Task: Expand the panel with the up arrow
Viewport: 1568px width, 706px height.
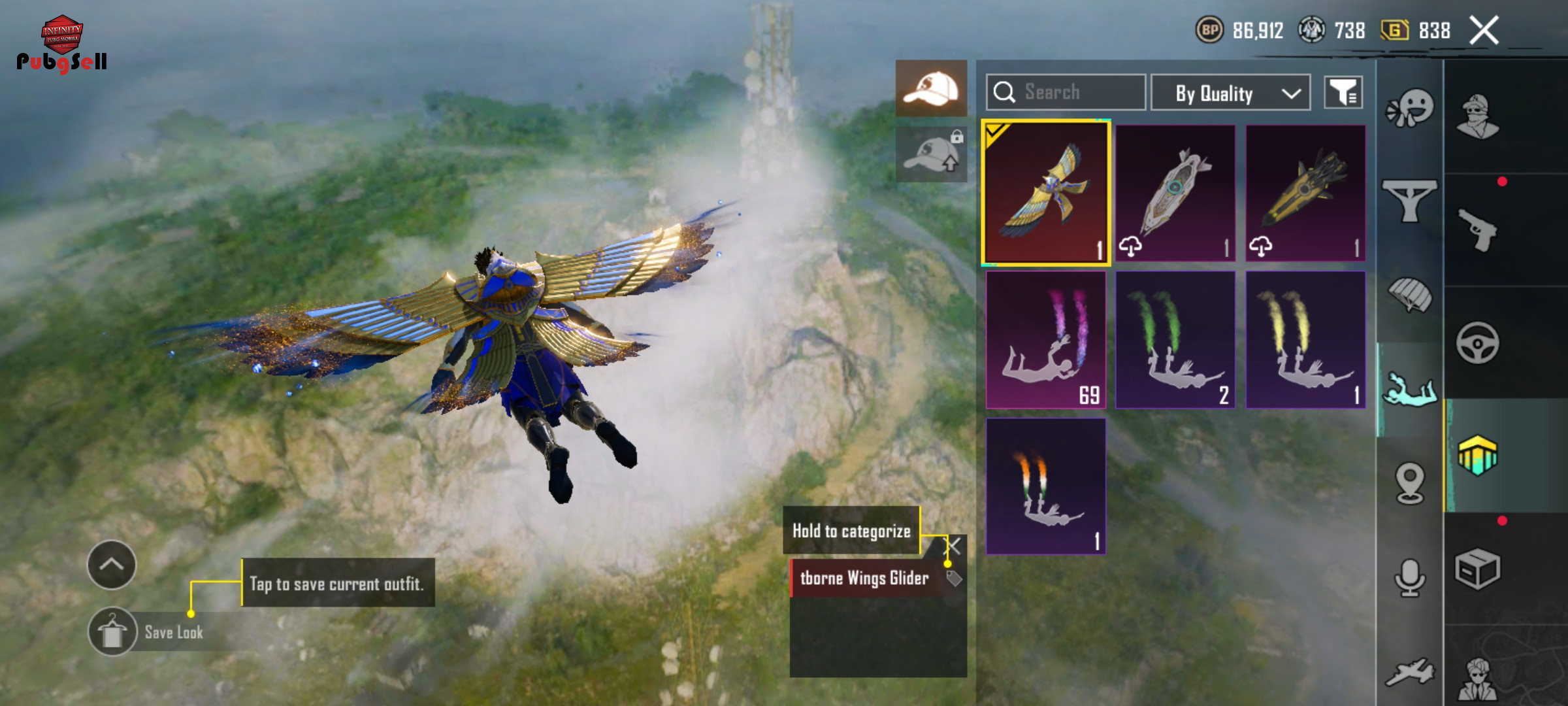Action: click(112, 564)
